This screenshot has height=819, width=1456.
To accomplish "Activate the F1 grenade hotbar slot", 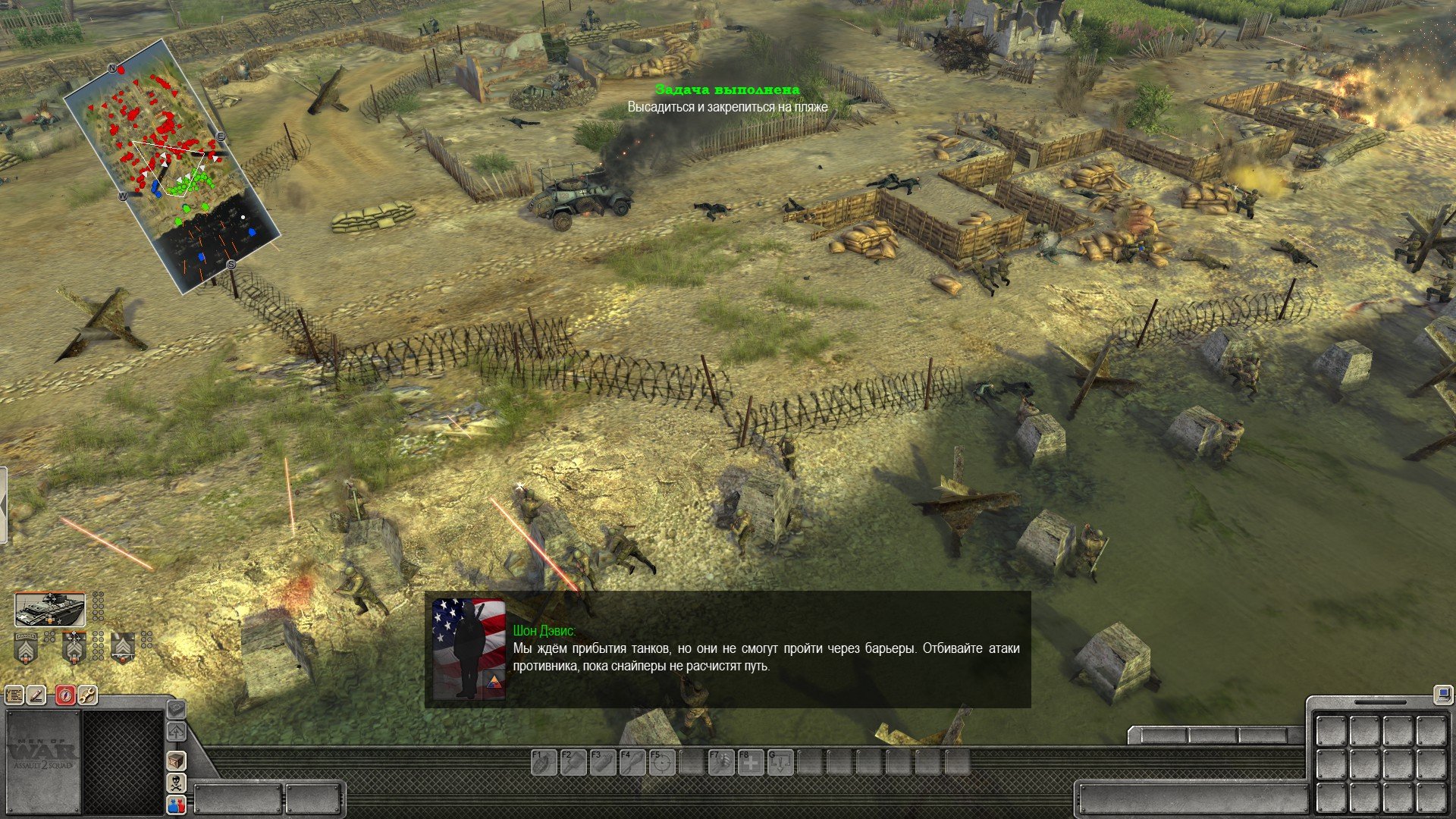I will click(542, 762).
